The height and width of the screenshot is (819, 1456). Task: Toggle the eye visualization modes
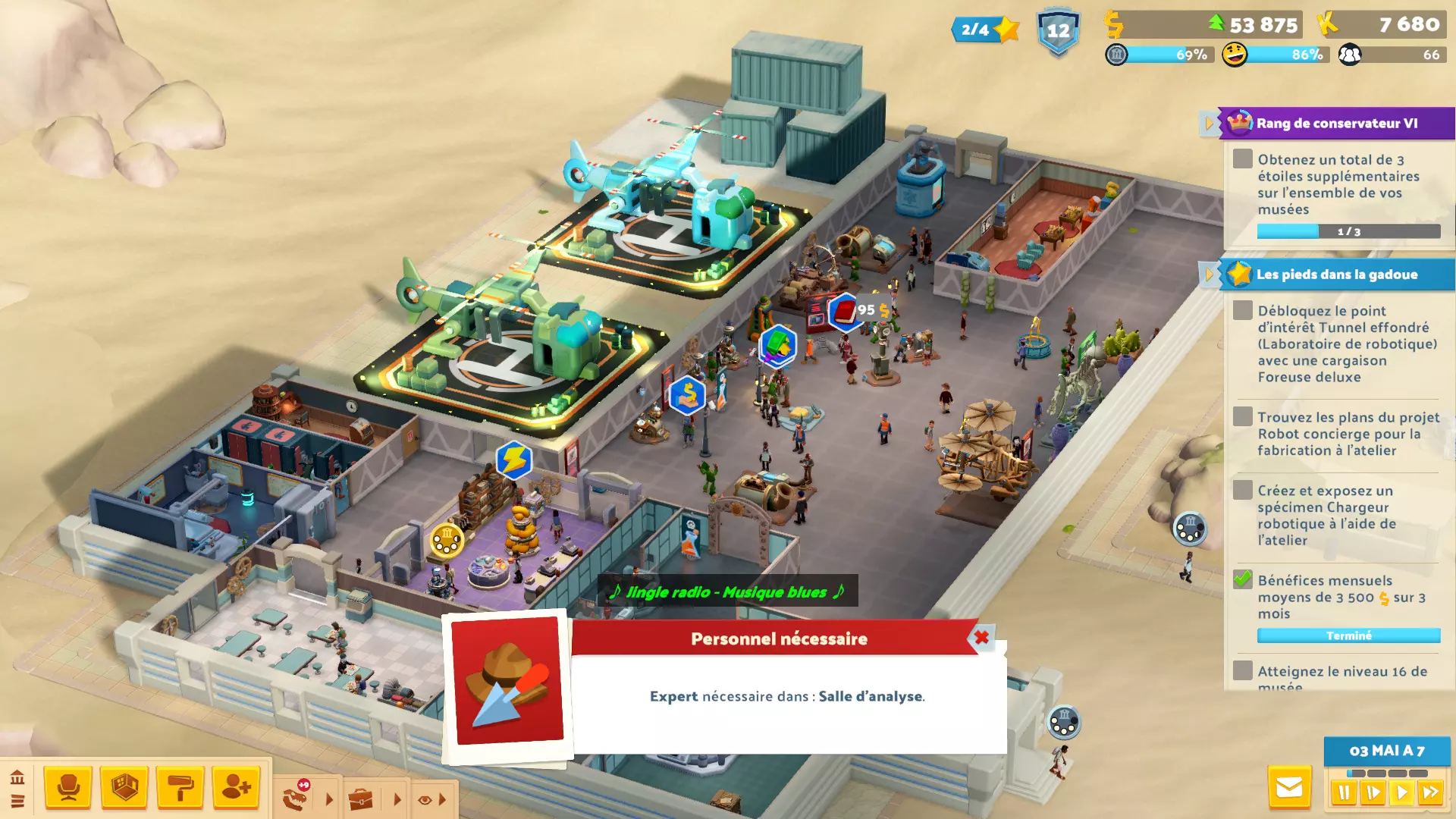coord(424,800)
